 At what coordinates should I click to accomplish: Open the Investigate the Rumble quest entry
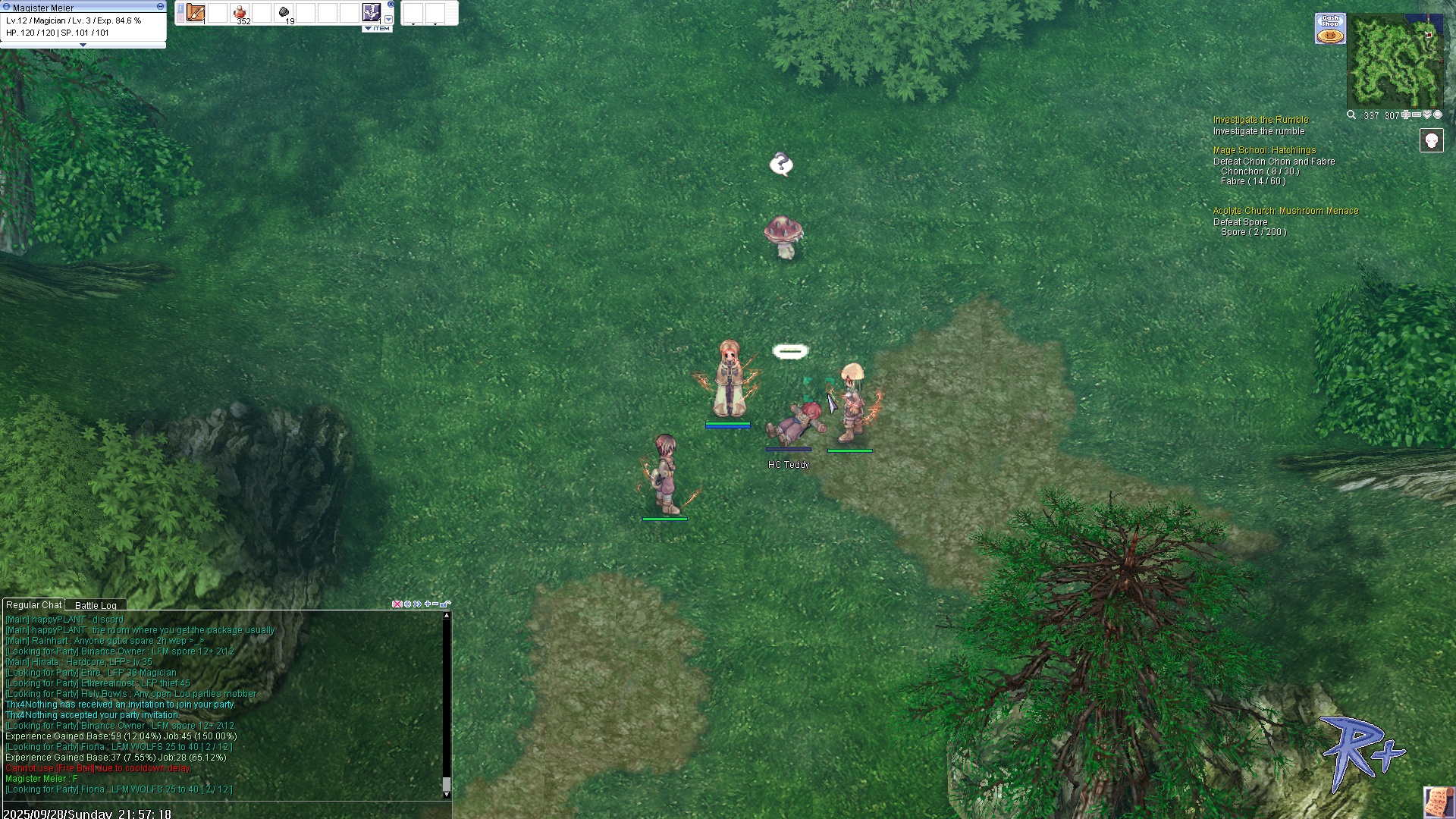(x=1260, y=120)
